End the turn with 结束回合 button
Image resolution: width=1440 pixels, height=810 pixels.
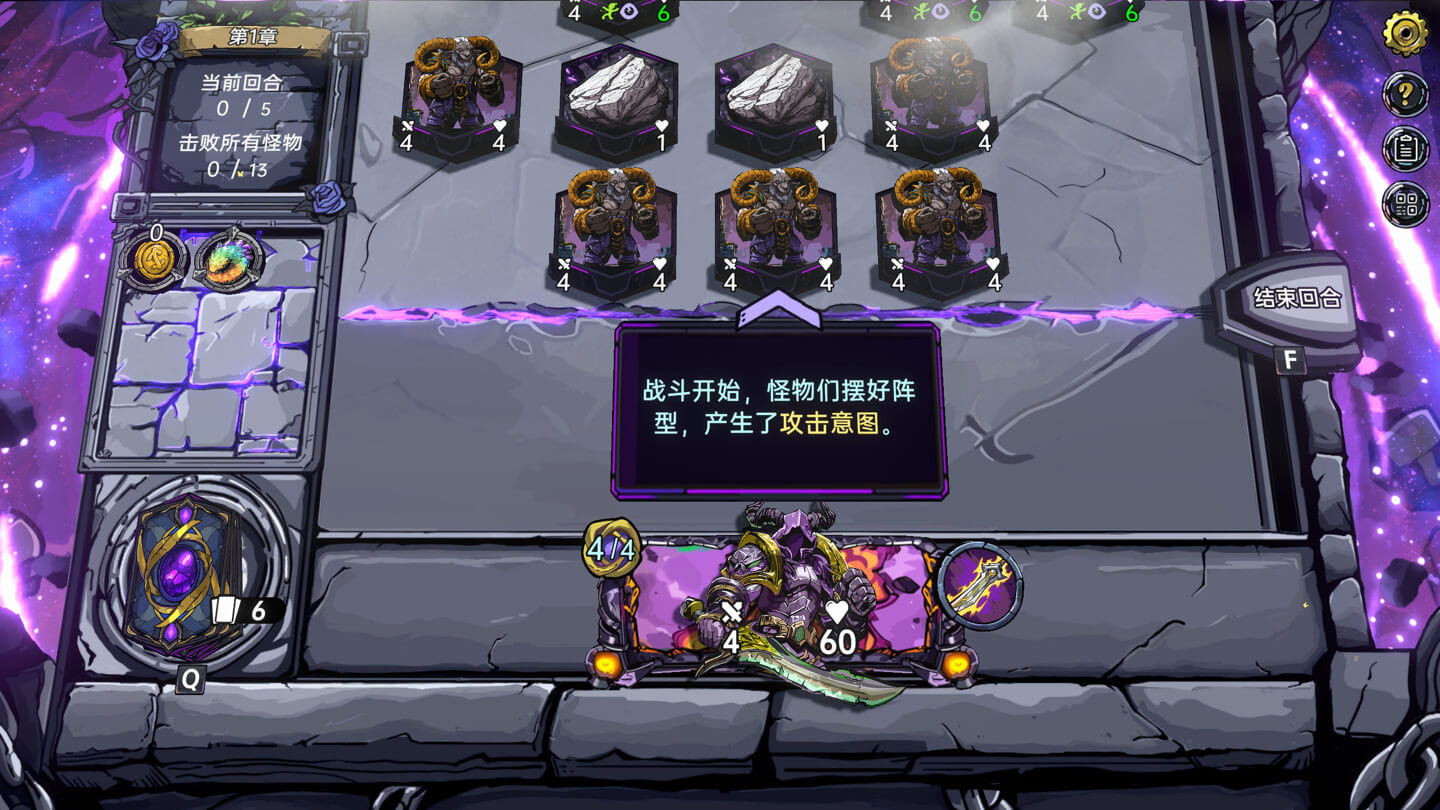pos(1297,298)
